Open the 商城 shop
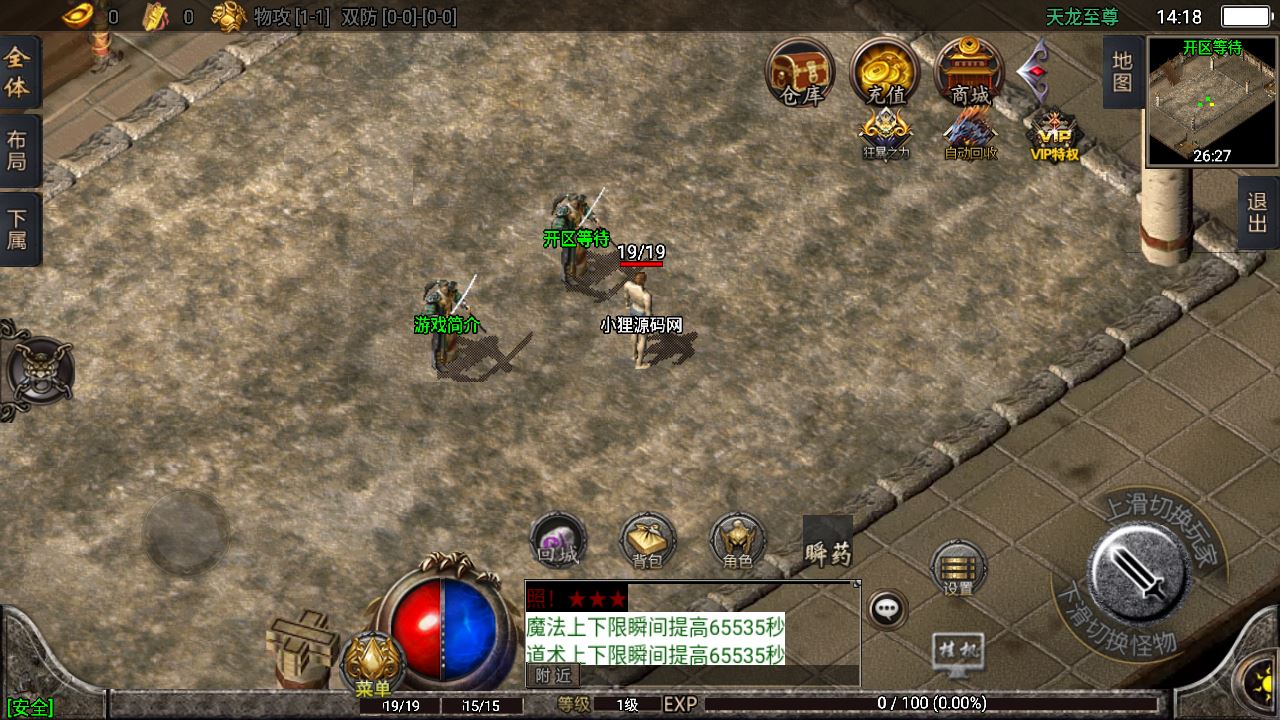This screenshot has height=720, width=1280. [x=970, y=72]
